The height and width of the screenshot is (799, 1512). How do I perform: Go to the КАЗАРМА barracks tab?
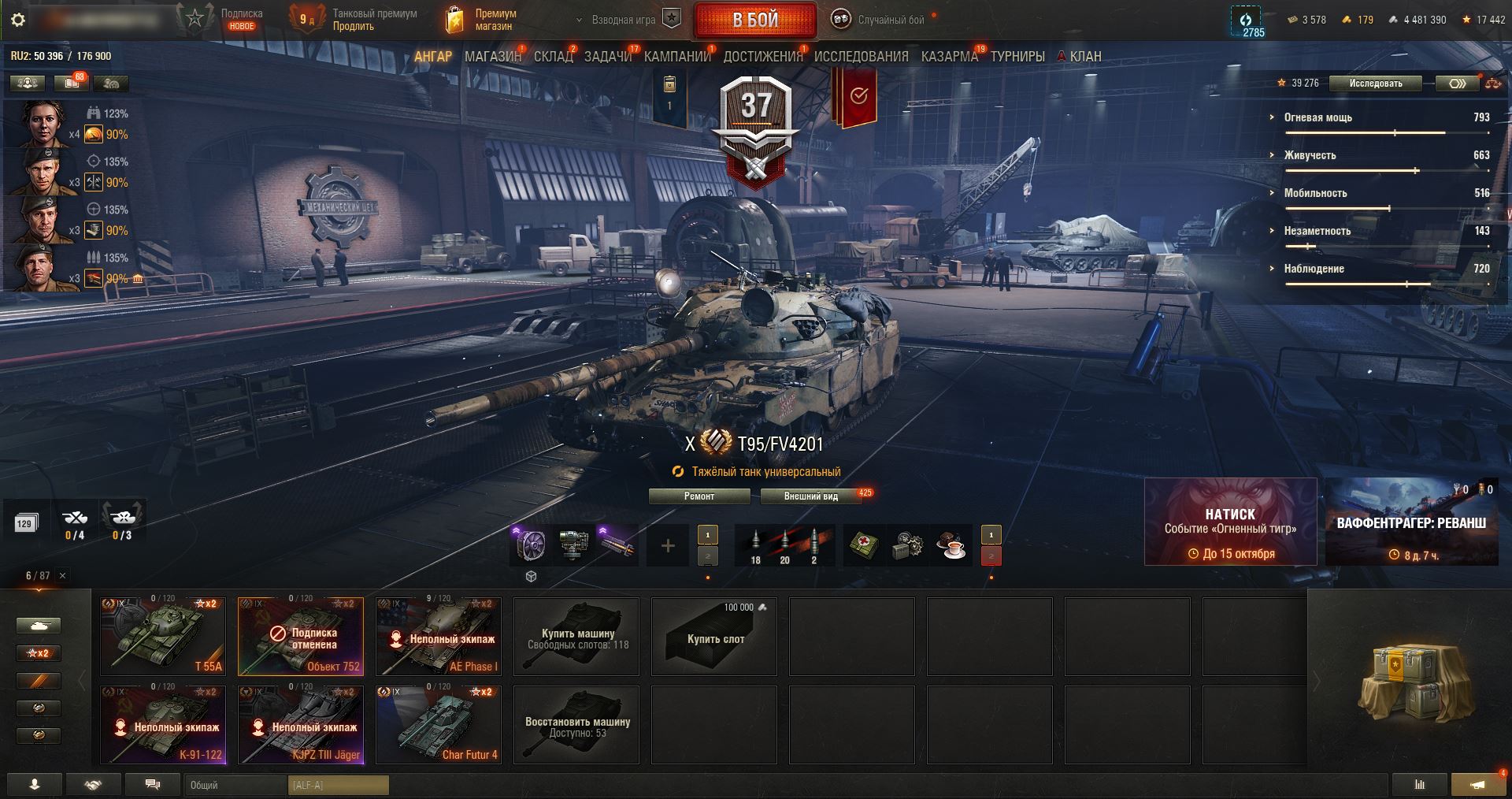[x=949, y=57]
